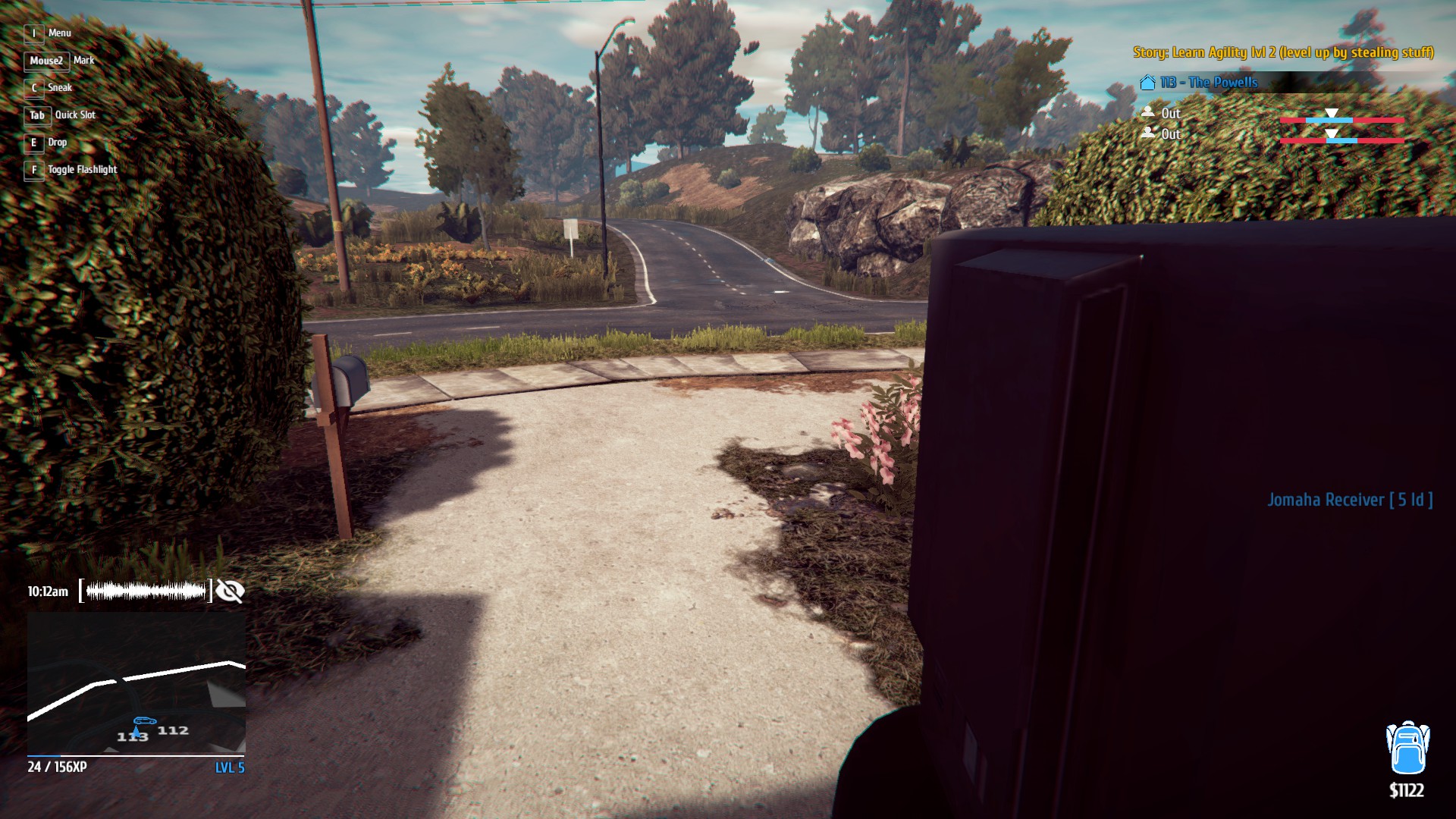Click the I key Menu binding icon
Viewport: 1456px width, 819px height.
[x=33, y=33]
